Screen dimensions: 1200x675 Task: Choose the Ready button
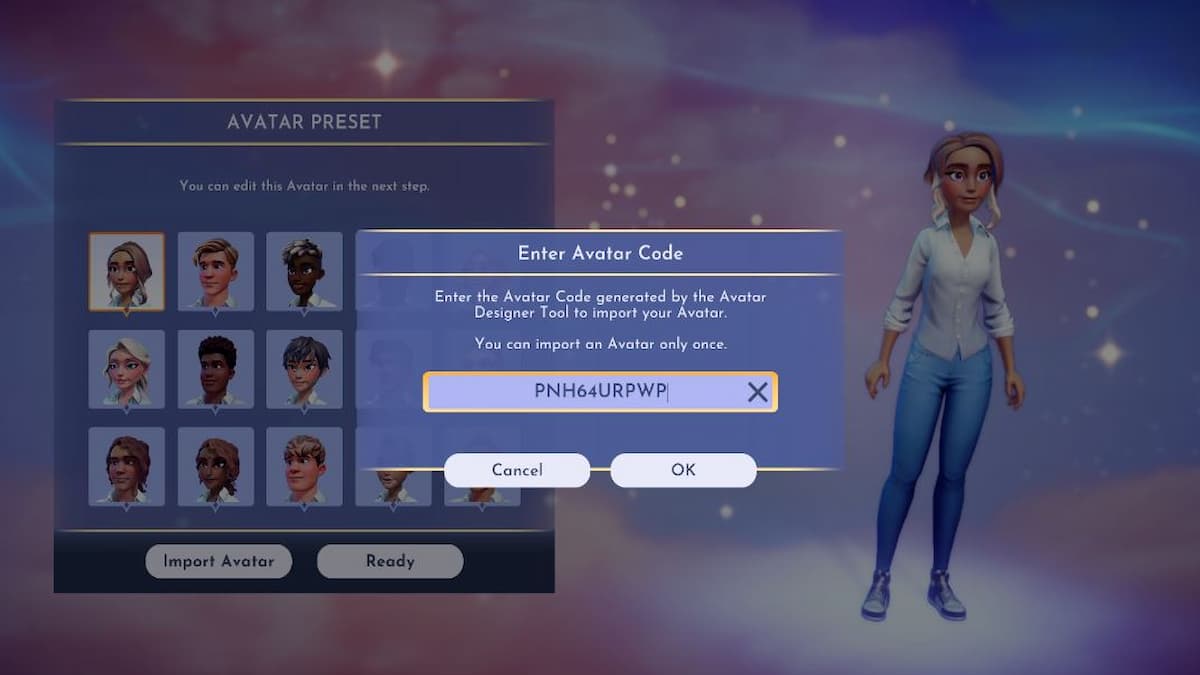[x=390, y=561]
